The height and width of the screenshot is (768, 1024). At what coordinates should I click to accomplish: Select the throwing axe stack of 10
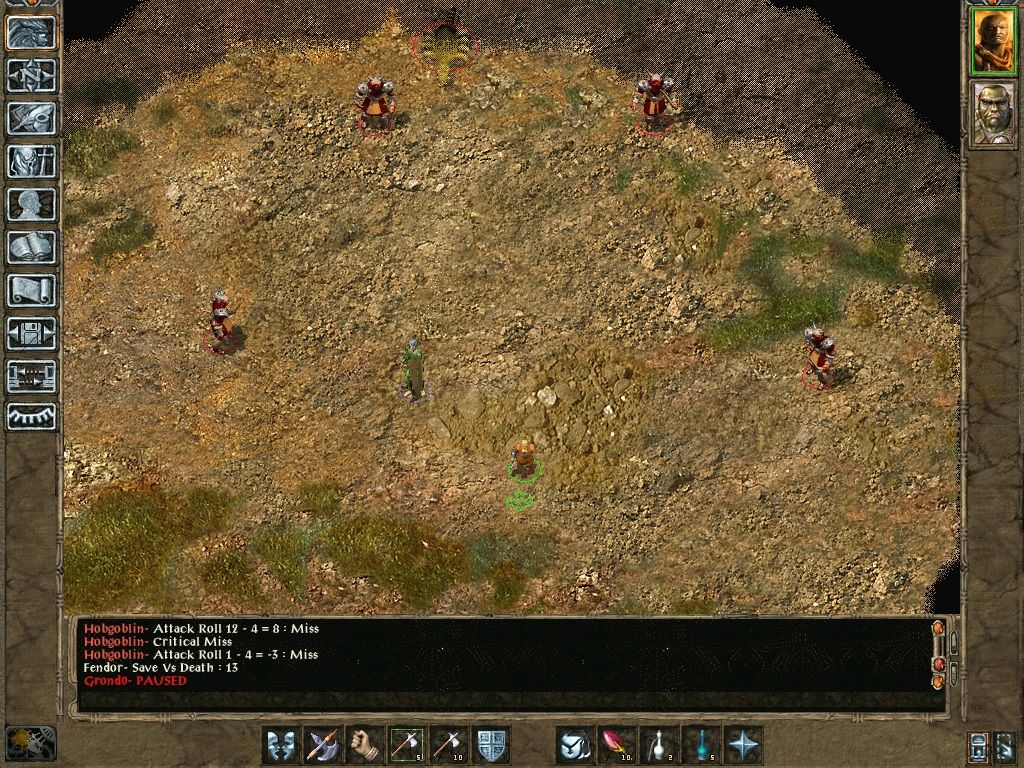[x=448, y=745]
